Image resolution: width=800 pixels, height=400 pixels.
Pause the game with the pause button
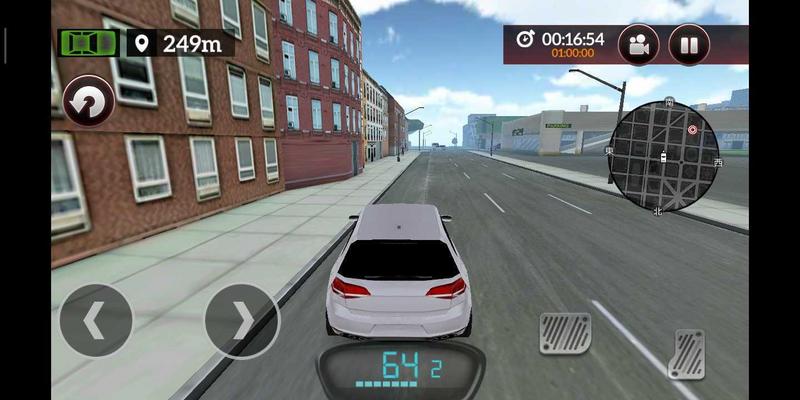click(x=688, y=45)
